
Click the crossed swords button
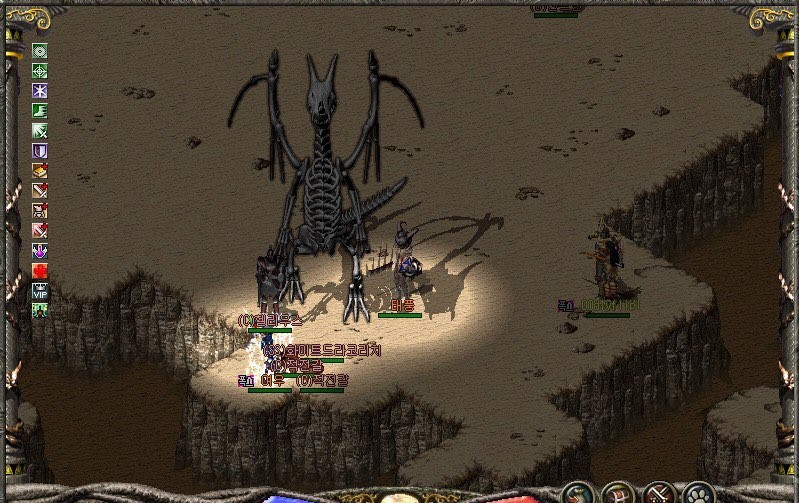point(659,493)
